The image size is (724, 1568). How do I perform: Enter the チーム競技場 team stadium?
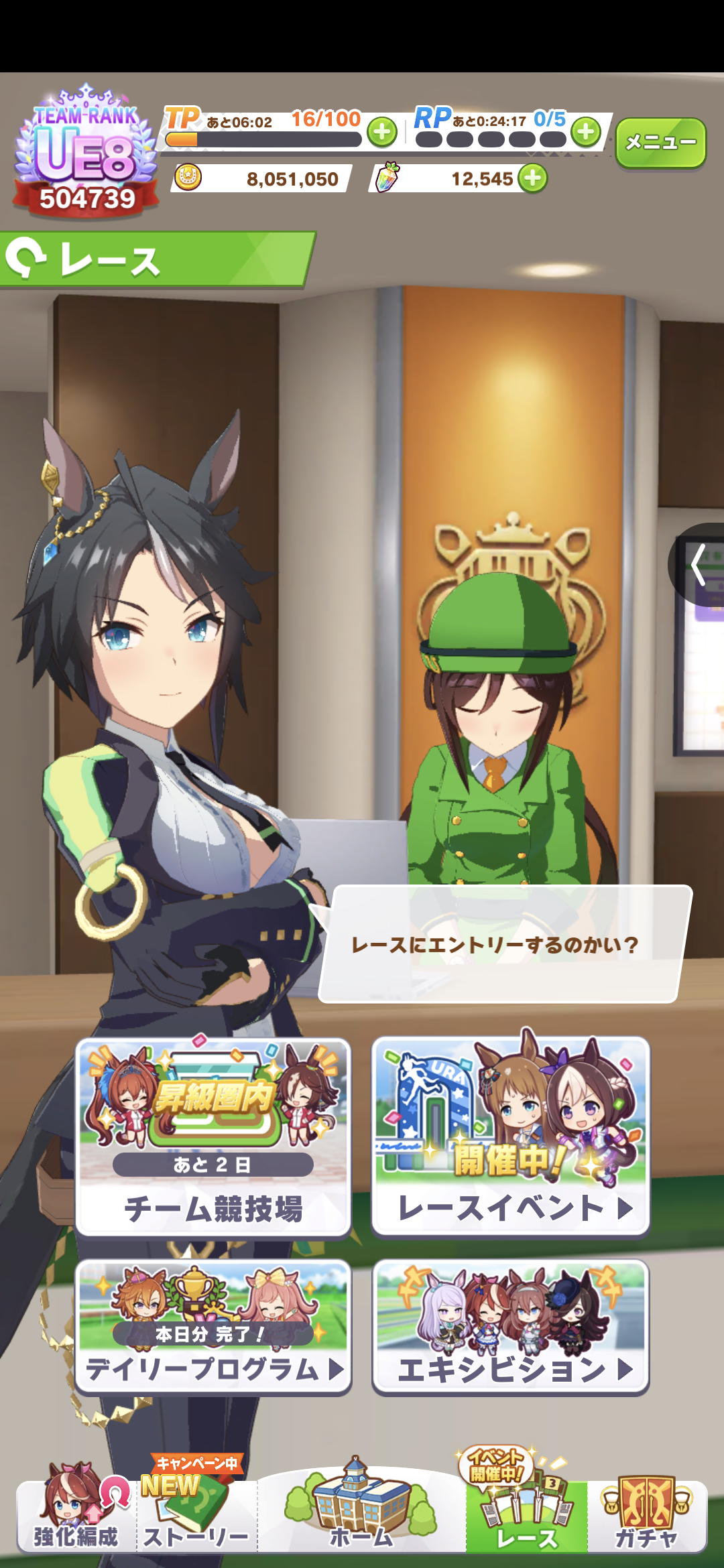tap(213, 1136)
